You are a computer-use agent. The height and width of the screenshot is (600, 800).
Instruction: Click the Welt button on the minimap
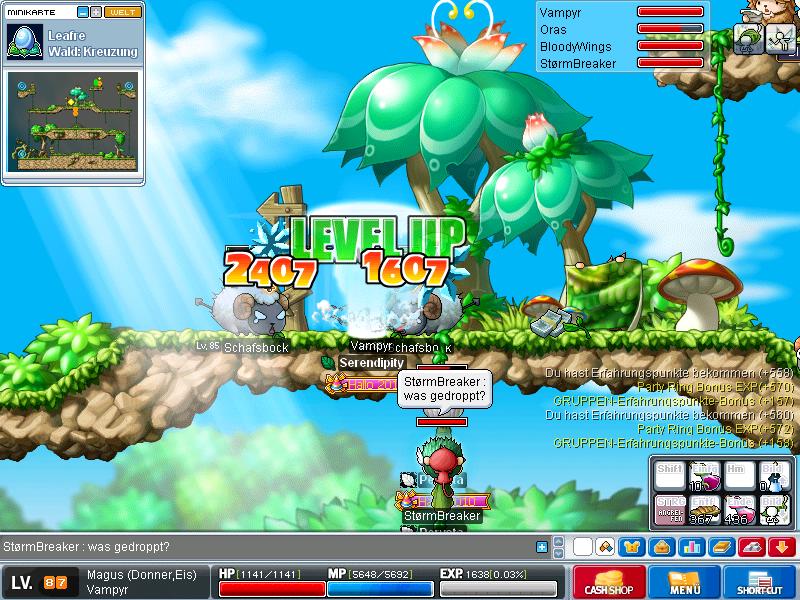(x=123, y=12)
